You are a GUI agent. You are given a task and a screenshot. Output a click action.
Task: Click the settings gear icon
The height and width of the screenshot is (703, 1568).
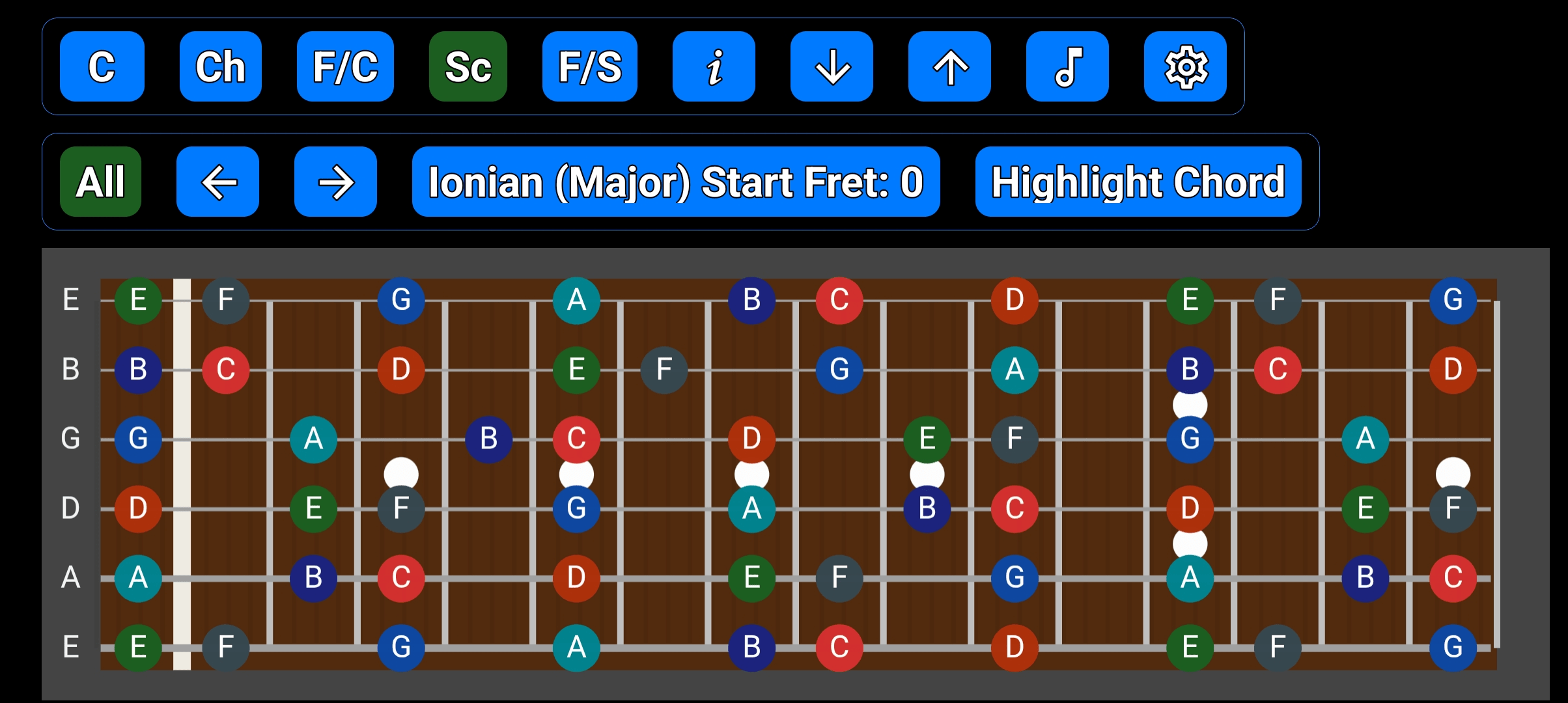click(x=1185, y=67)
